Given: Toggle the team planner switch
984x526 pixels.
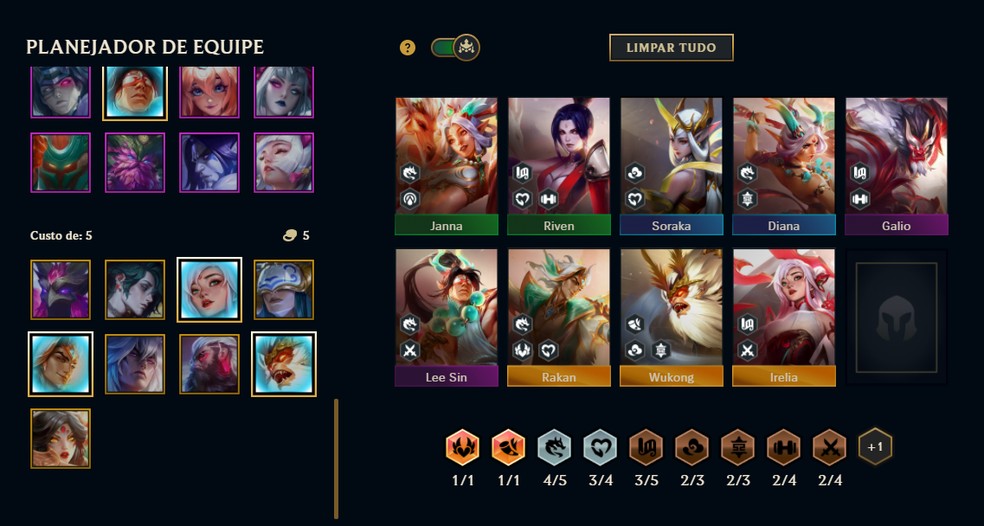Looking at the screenshot, I should (x=455, y=47).
